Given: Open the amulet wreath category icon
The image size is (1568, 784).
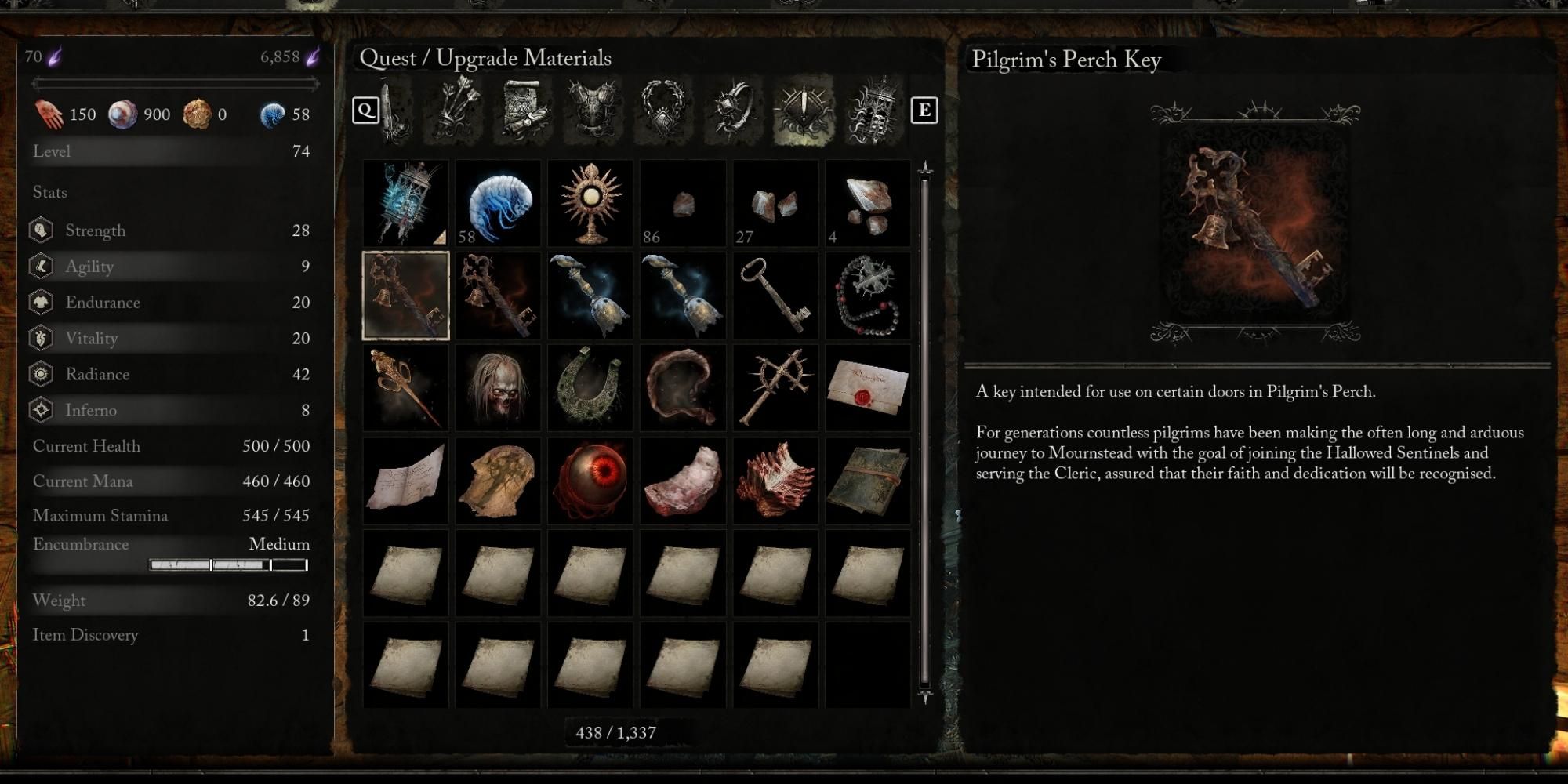Looking at the screenshot, I should tap(662, 110).
